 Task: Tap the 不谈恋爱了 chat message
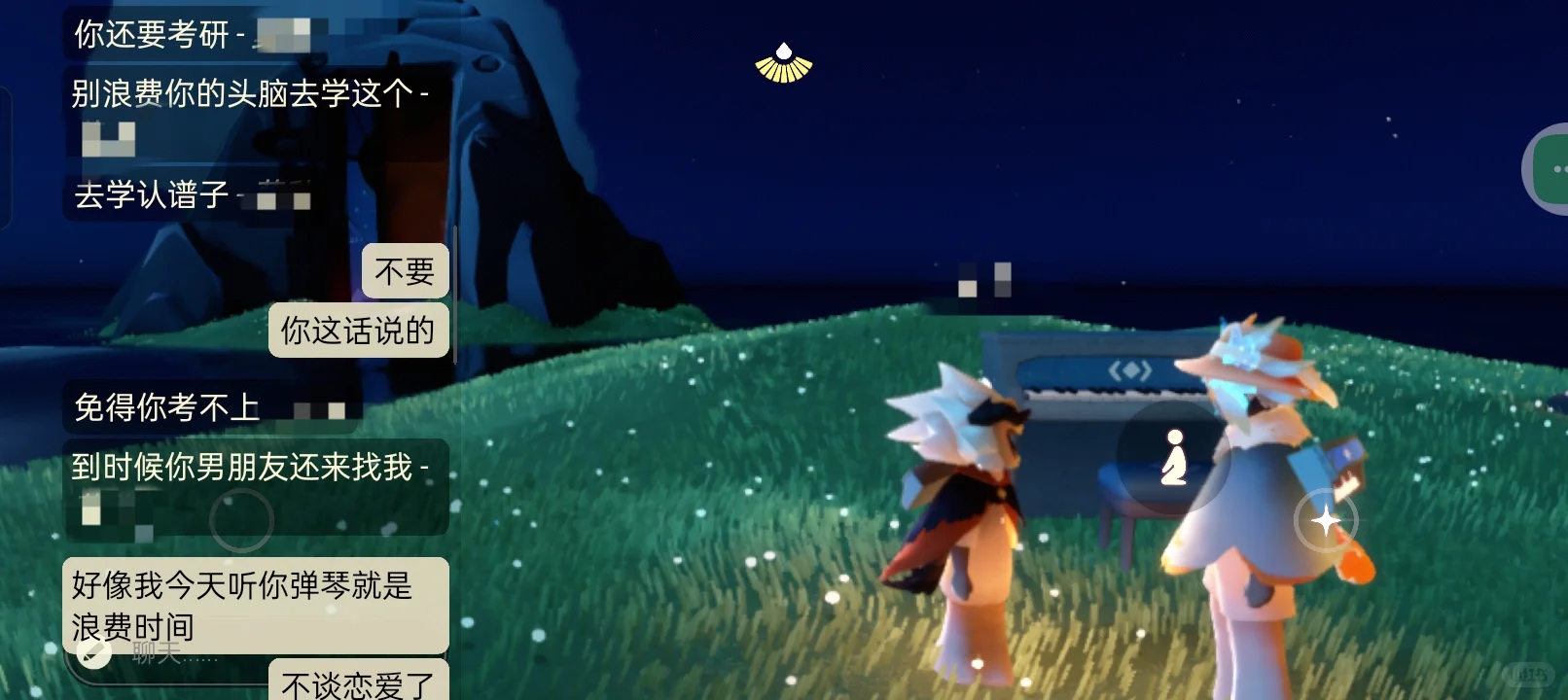[358, 683]
